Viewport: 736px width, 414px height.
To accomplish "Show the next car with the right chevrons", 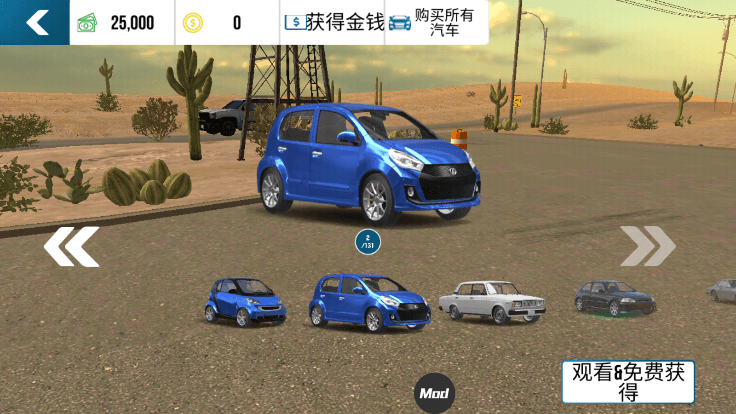I will [647, 246].
